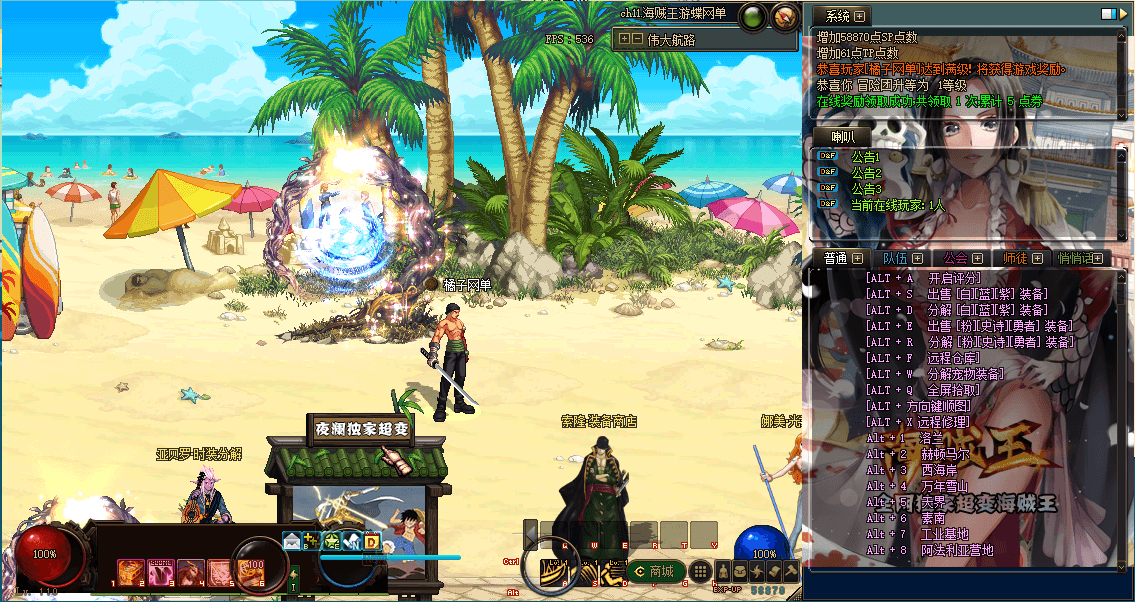The height and width of the screenshot is (602, 1135).
Task: Open the 师徒 chat tab
Action: point(1016,258)
